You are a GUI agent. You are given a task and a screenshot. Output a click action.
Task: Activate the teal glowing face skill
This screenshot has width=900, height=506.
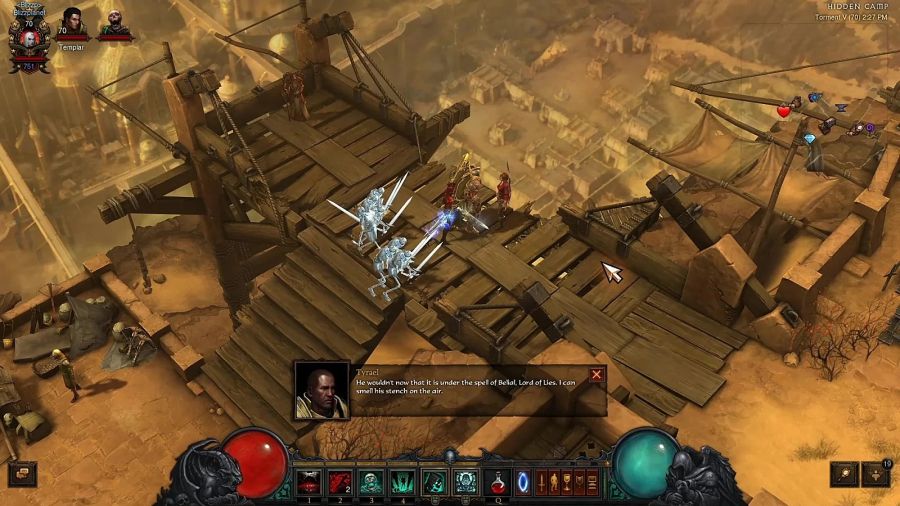click(x=465, y=481)
